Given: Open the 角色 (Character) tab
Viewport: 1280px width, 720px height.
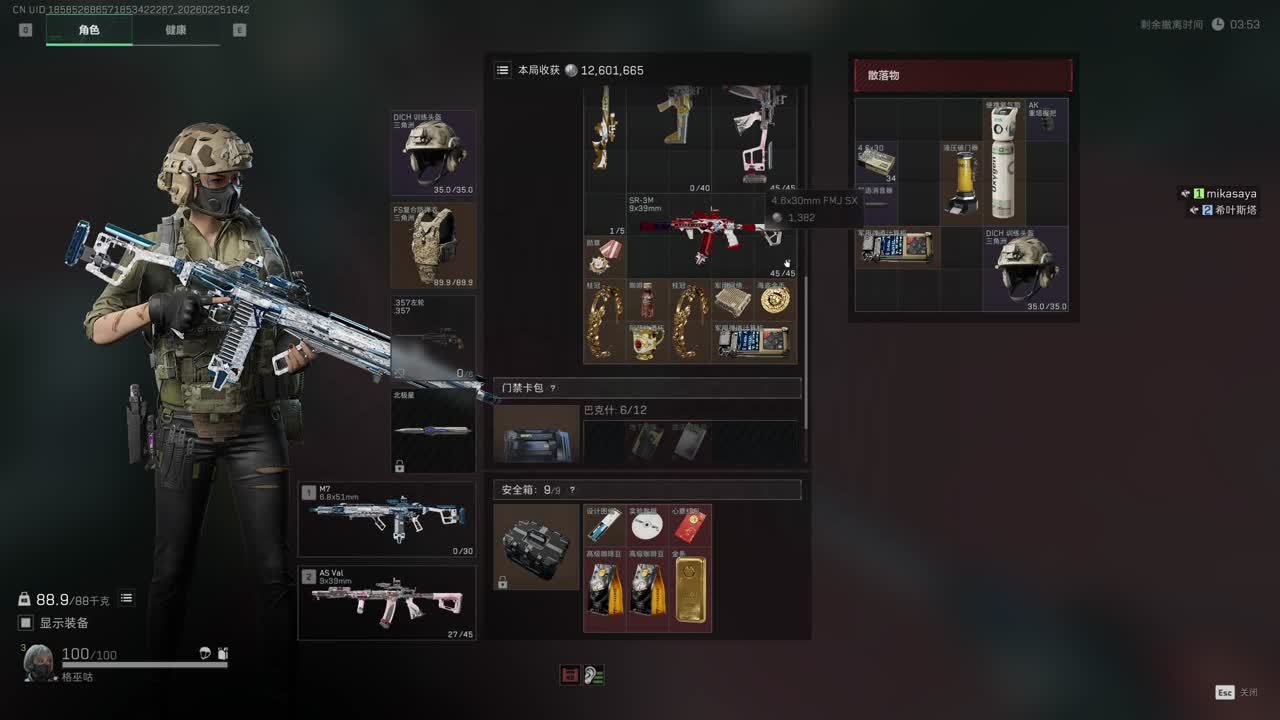Looking at the screenshot, I should point(89,30).
